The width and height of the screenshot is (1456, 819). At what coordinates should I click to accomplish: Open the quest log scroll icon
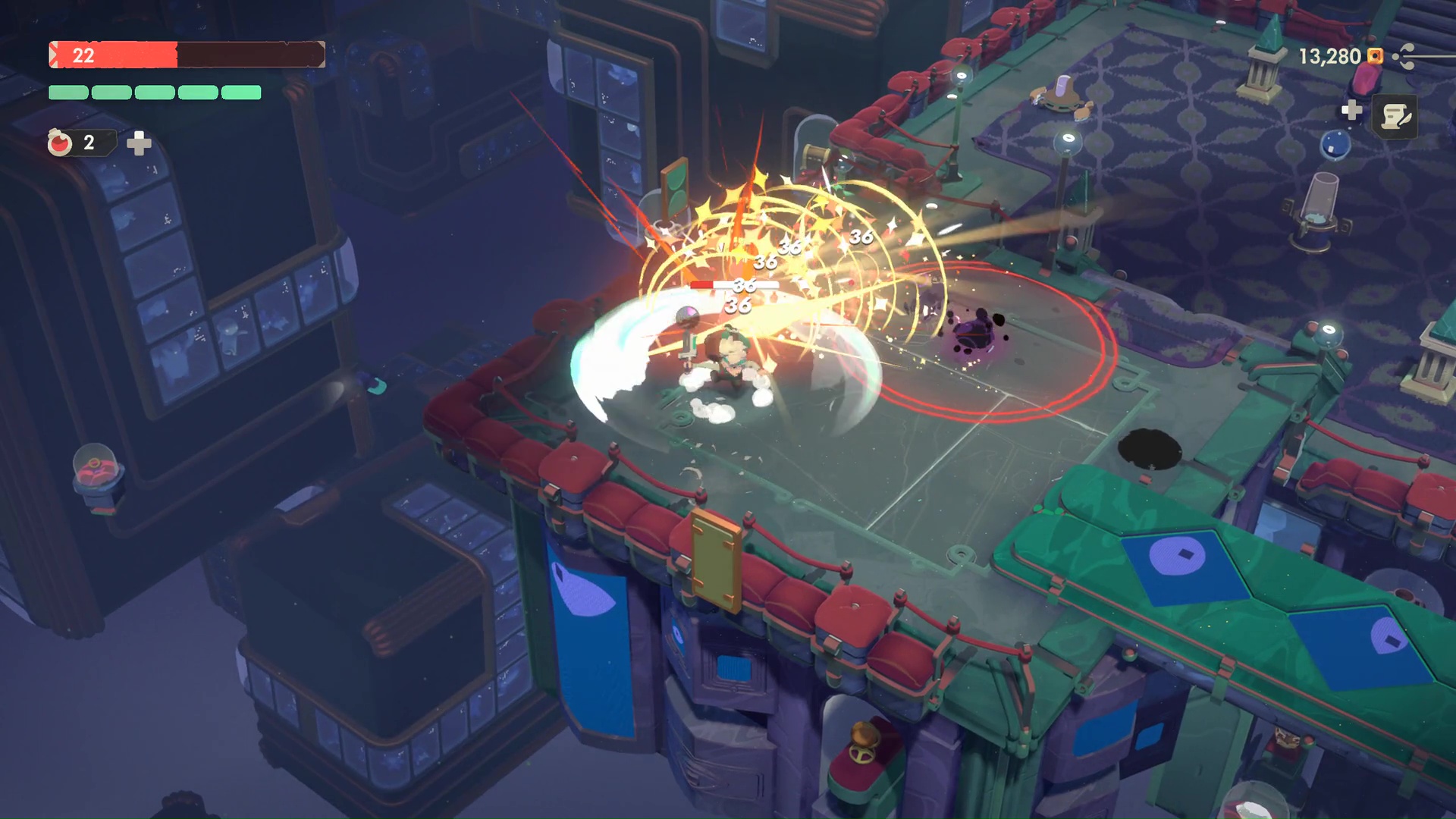pyautogui.click(x=1395, y=117)
